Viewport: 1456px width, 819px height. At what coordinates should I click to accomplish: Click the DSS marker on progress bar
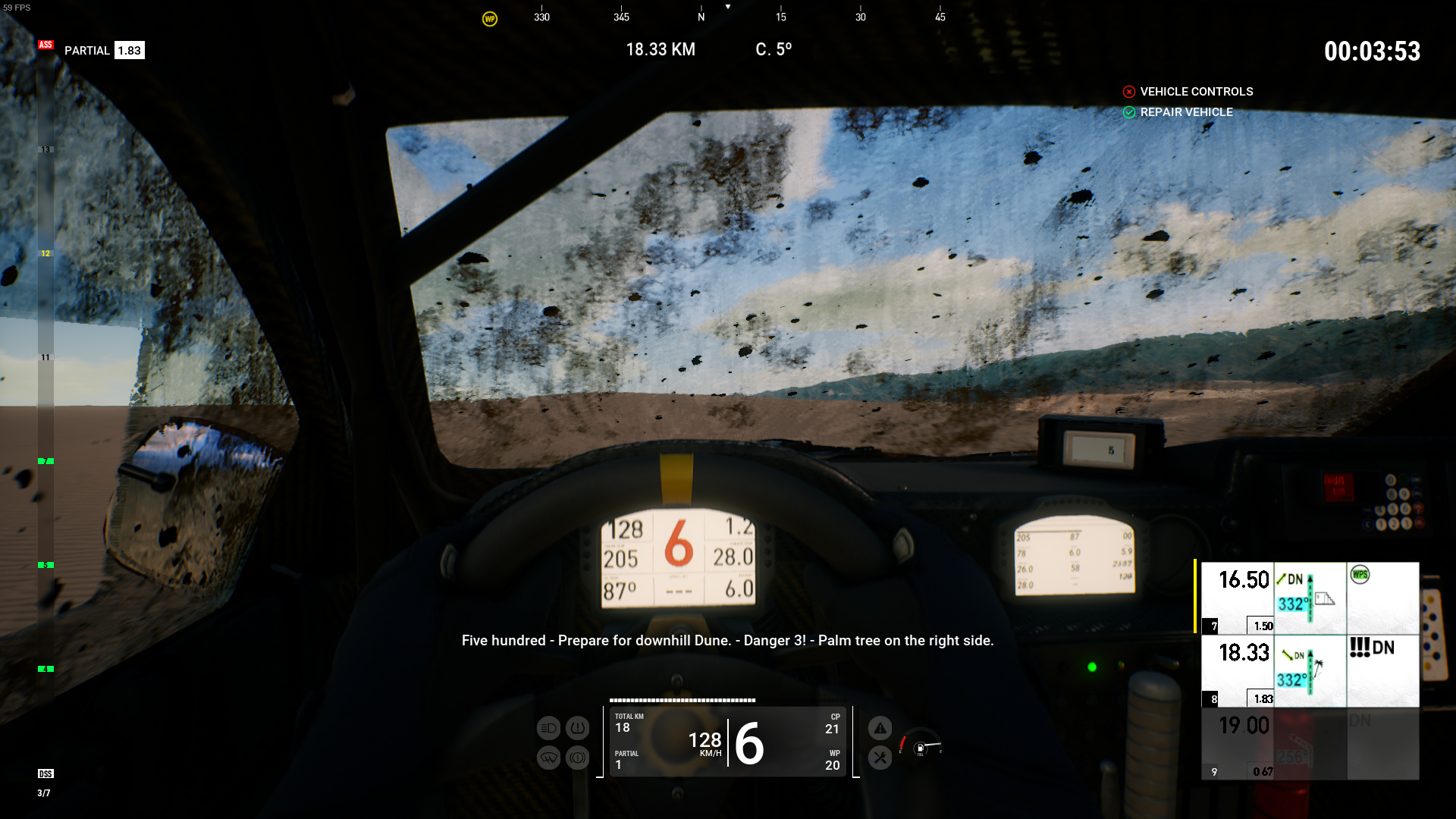(x=45, y=774)
